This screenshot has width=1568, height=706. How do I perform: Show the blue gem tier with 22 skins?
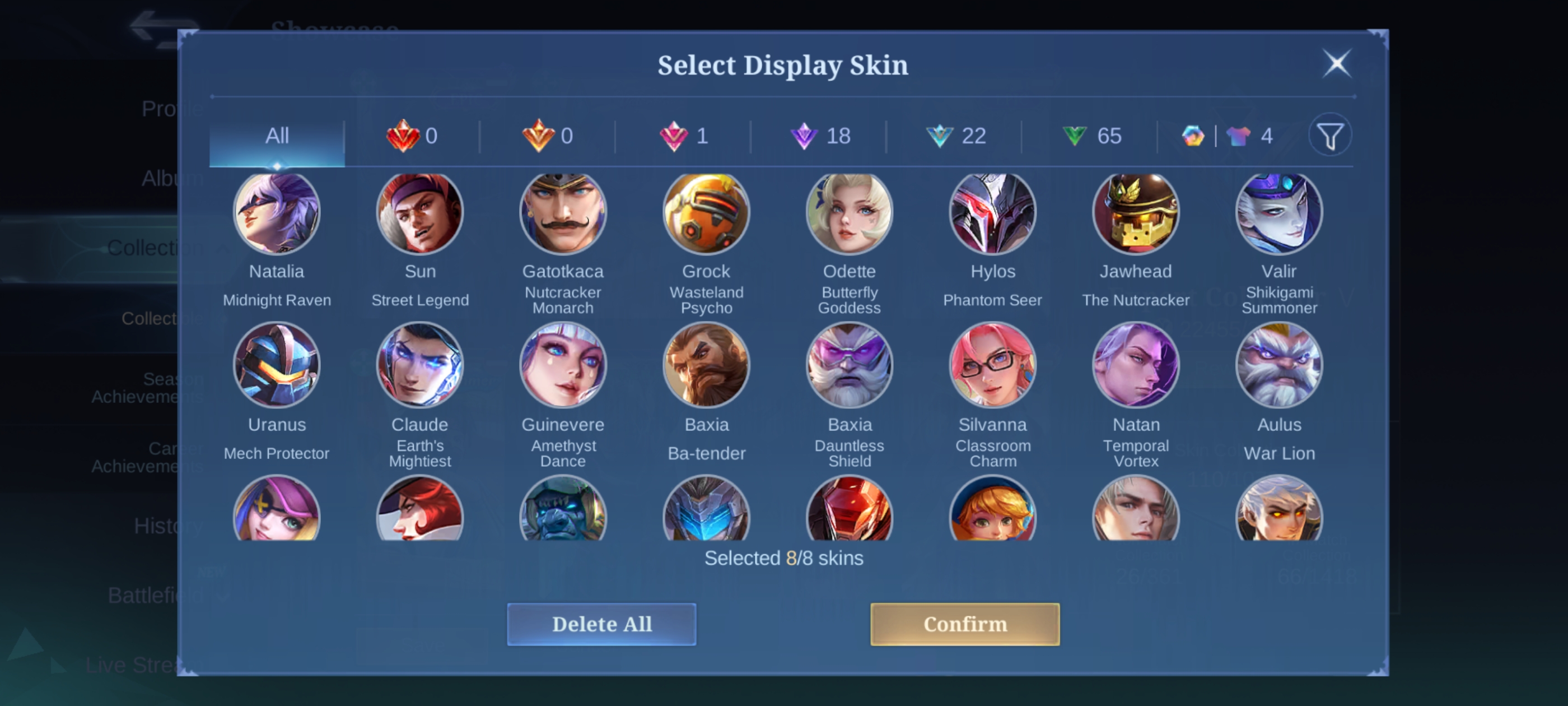pos(956,136)
